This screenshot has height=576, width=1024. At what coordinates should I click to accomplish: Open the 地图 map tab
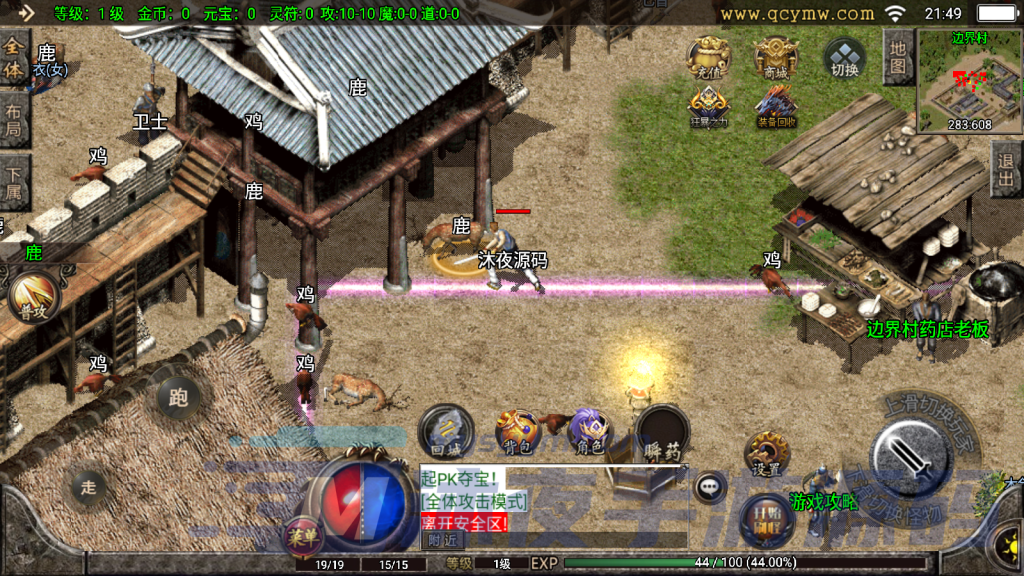coord(898,57)
